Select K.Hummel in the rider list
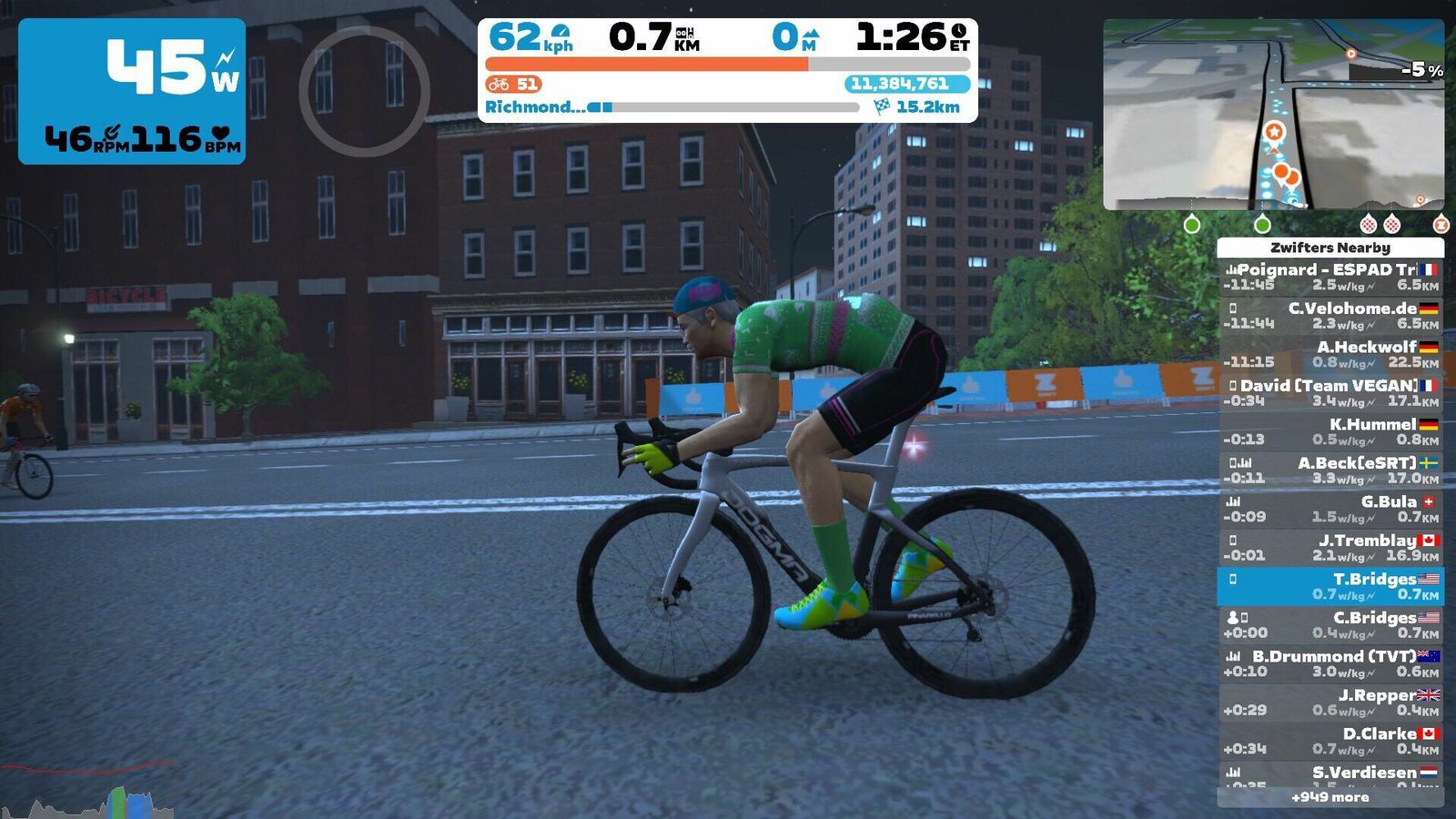 (x=1330, y=431)
